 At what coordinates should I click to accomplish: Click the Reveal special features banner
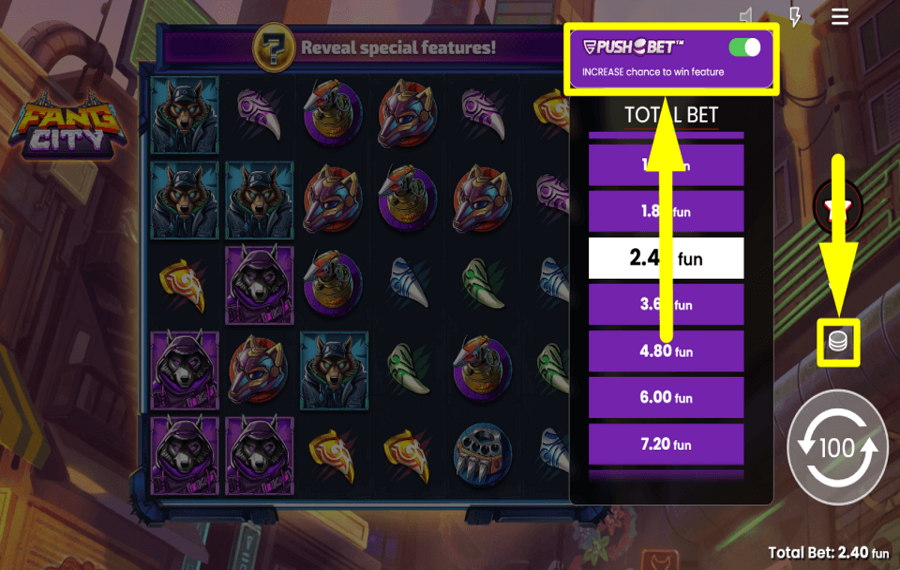pos(380,47)
